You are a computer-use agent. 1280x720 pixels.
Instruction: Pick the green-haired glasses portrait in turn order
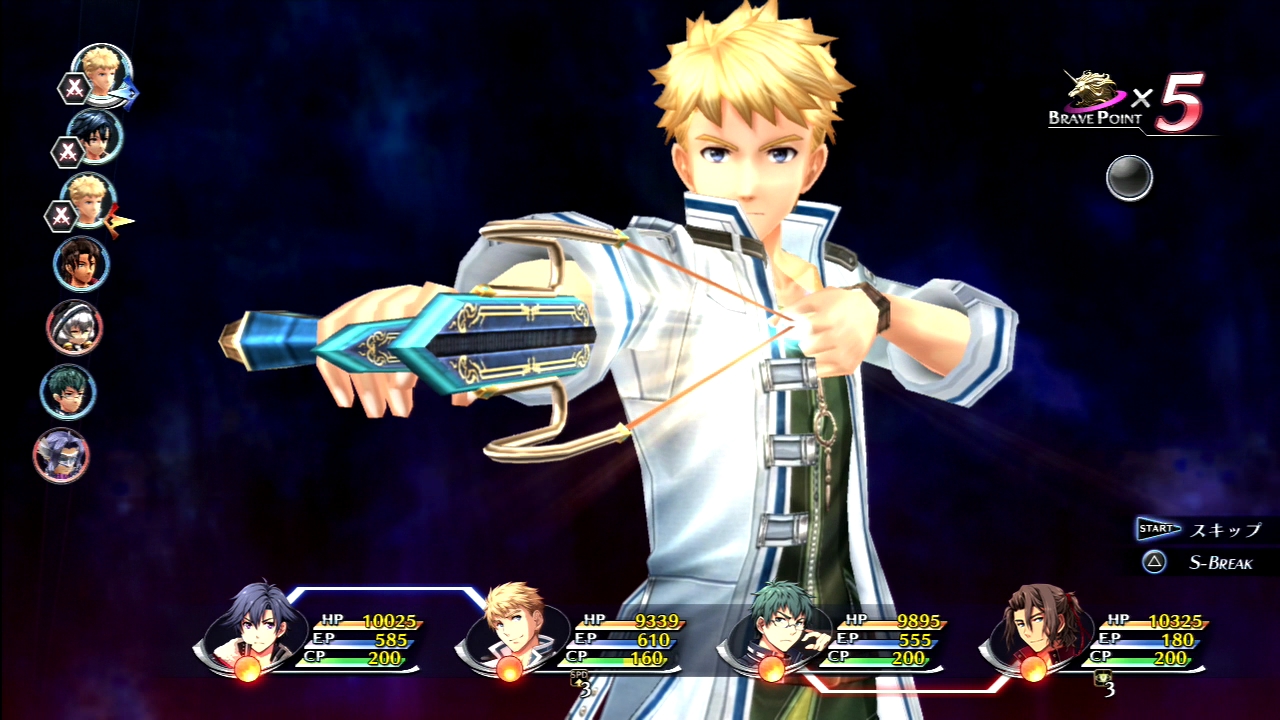pos(68,392)
